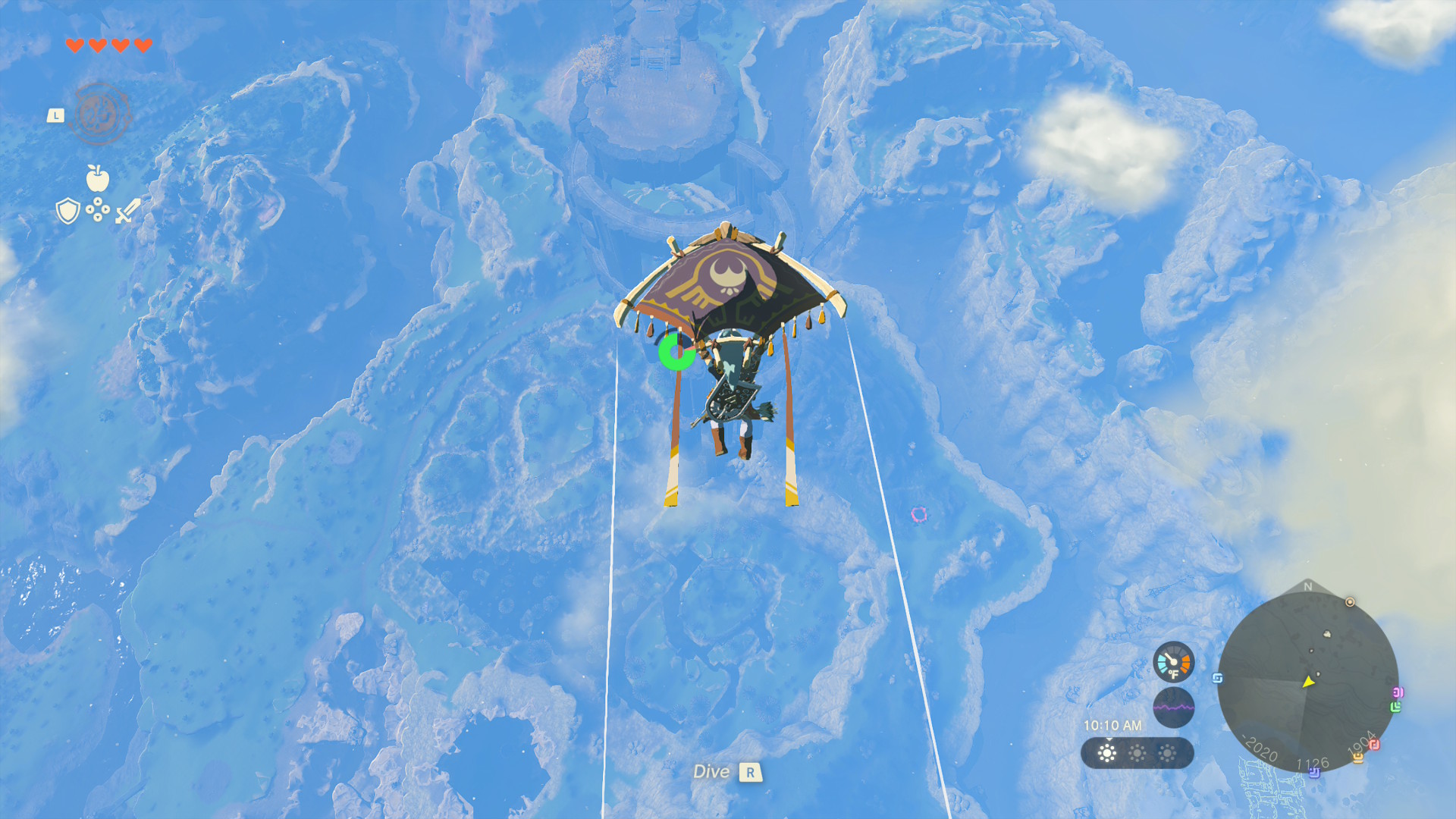This screenshot has width=1456, height=819.
Task: Select the dark blue marker below the minimap
Action: [1314, 773]
